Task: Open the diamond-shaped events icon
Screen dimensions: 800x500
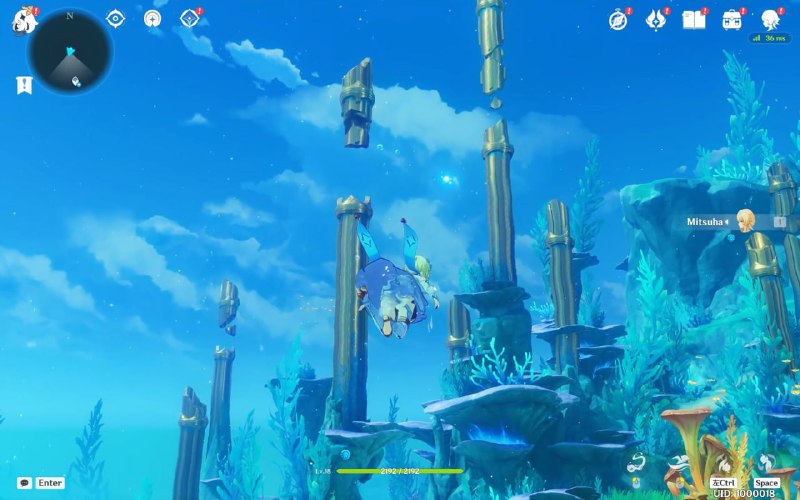Action: pos(189,19)
